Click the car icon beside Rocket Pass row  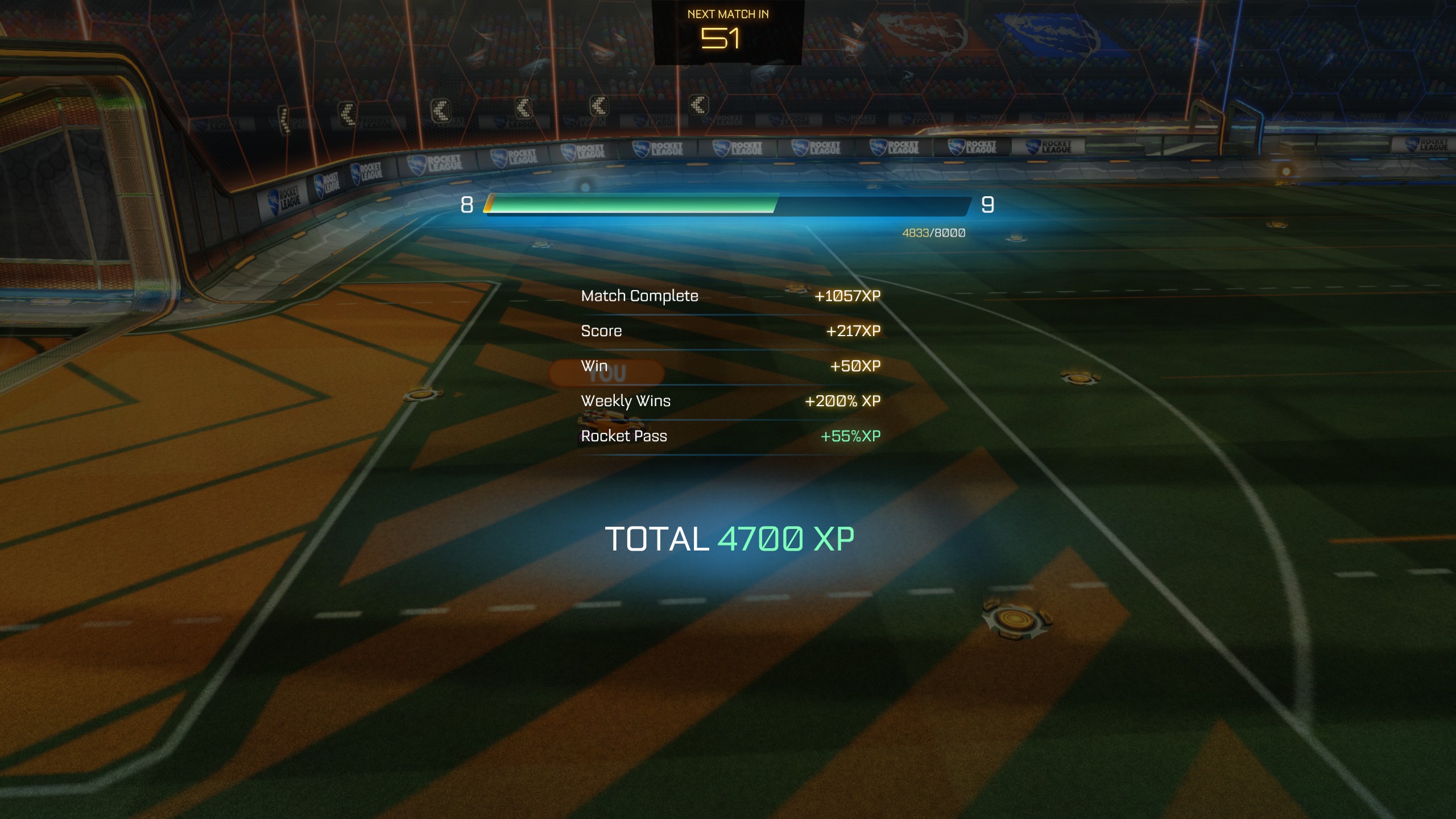[x=610, y=420]
